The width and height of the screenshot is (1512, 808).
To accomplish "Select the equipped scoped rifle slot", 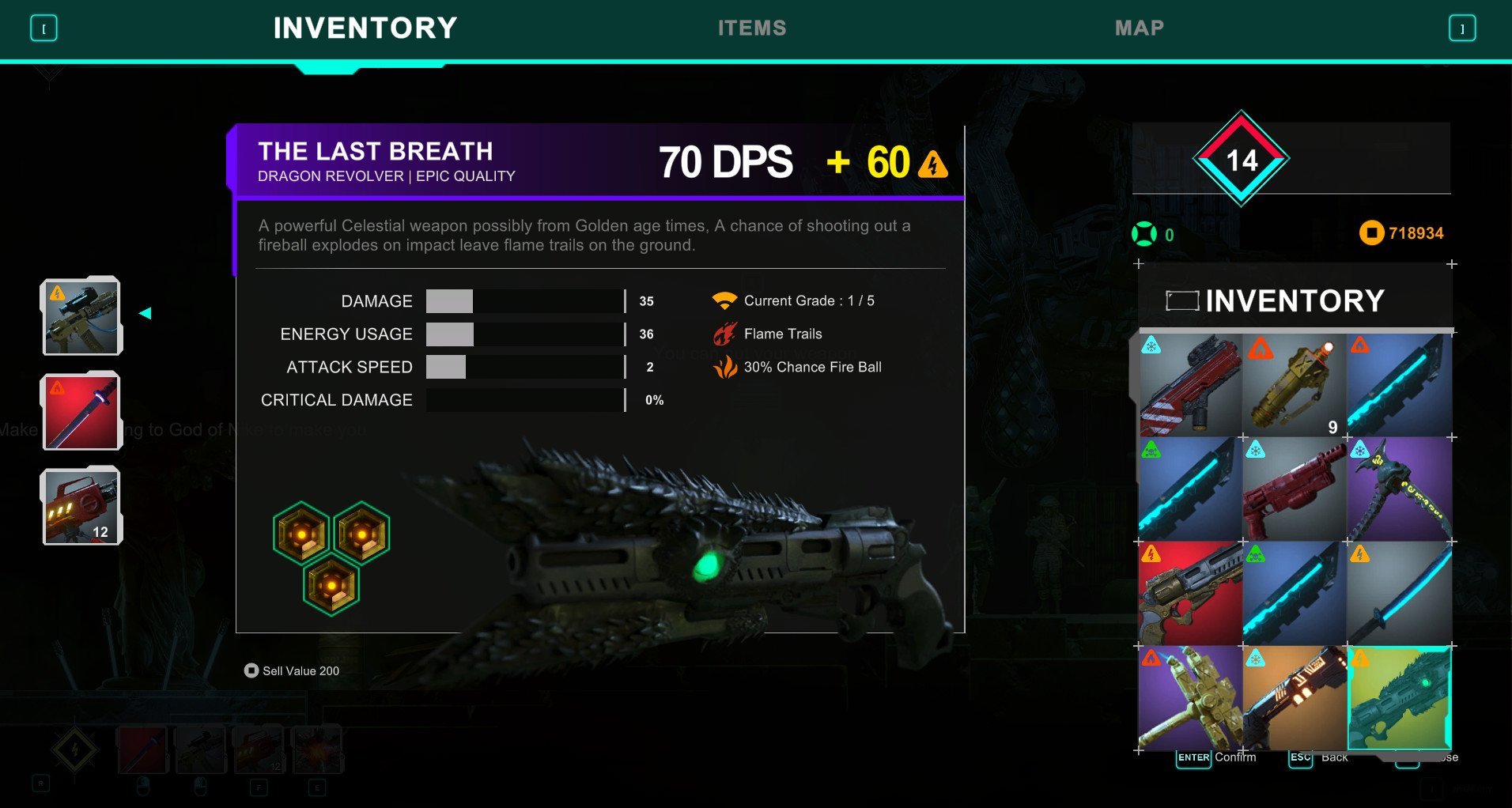I will pyautogui.click(x=81, y=316).
